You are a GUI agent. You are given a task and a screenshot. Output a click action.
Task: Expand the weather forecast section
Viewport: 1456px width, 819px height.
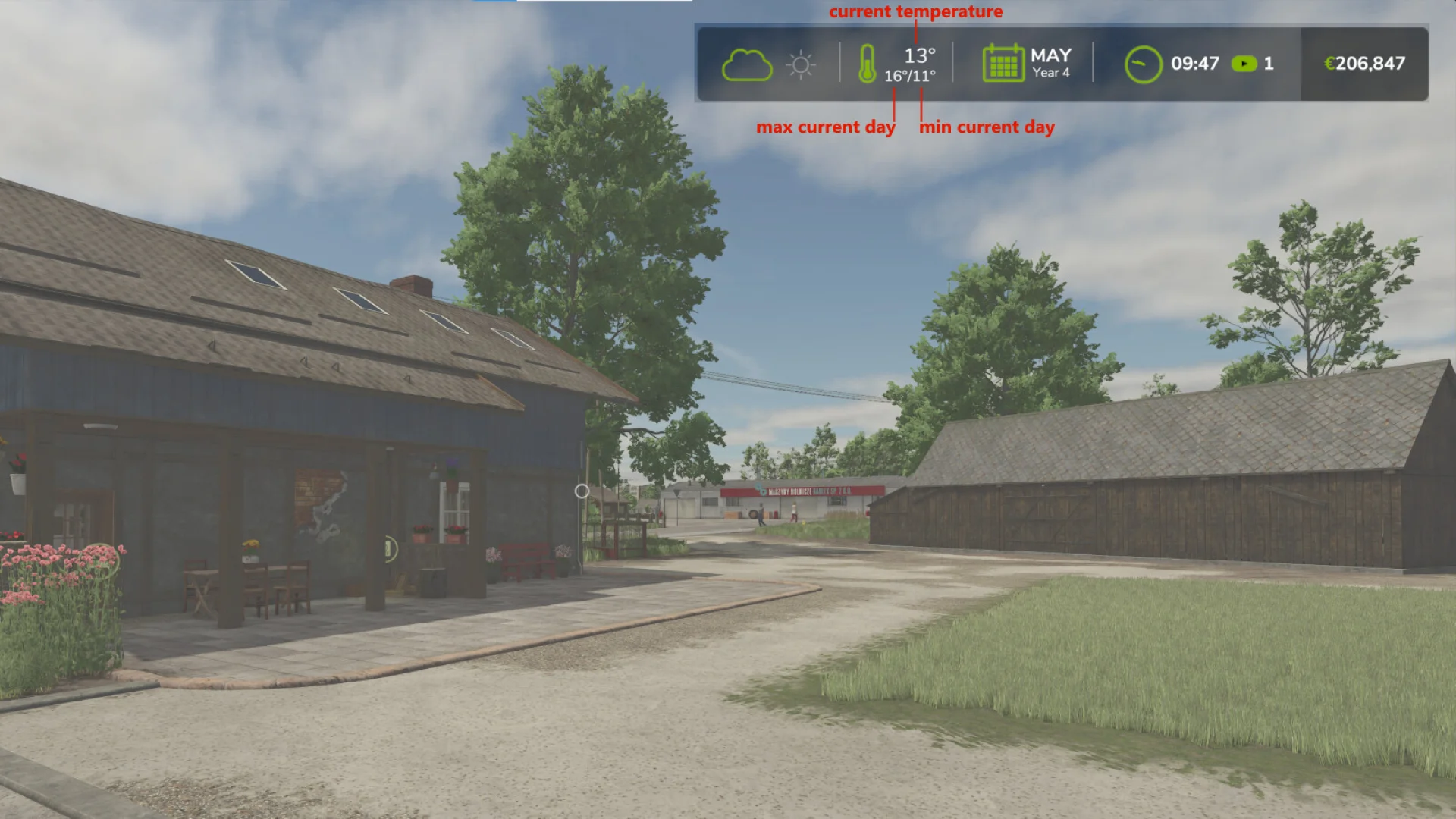click(773, 64)
